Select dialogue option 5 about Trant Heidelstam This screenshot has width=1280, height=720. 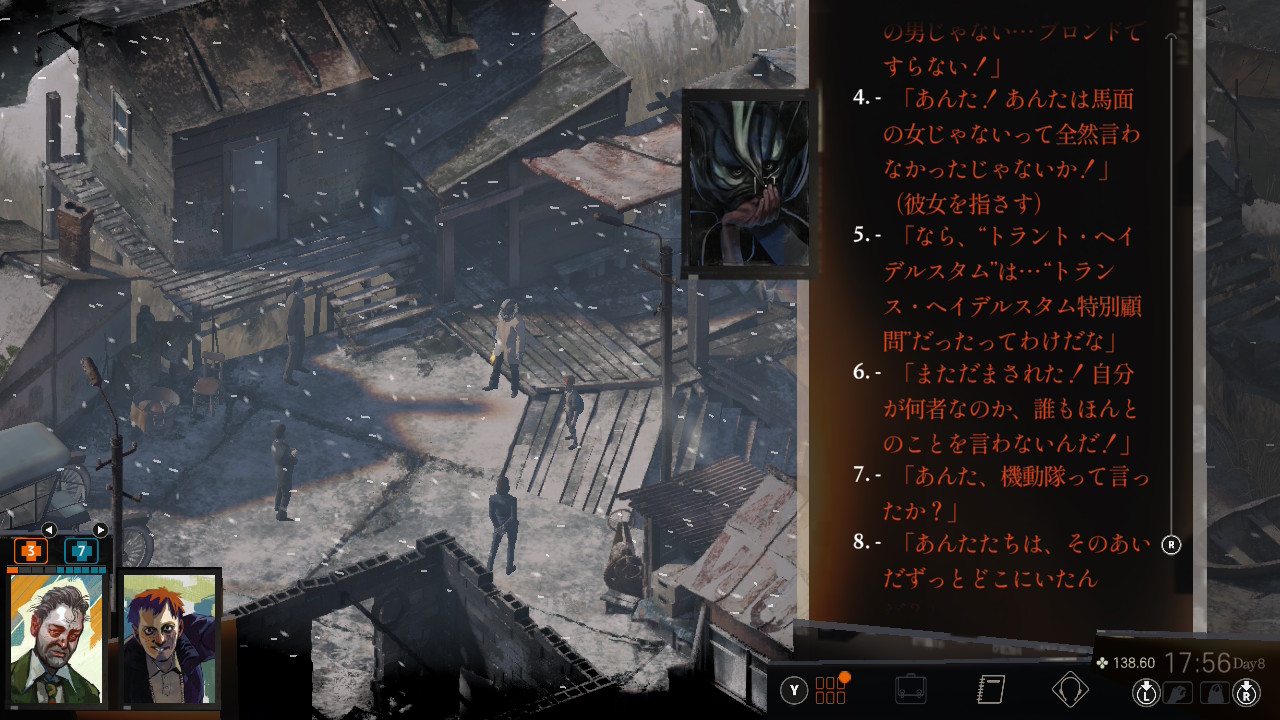pyautogui.click(x=1010, y=288)
